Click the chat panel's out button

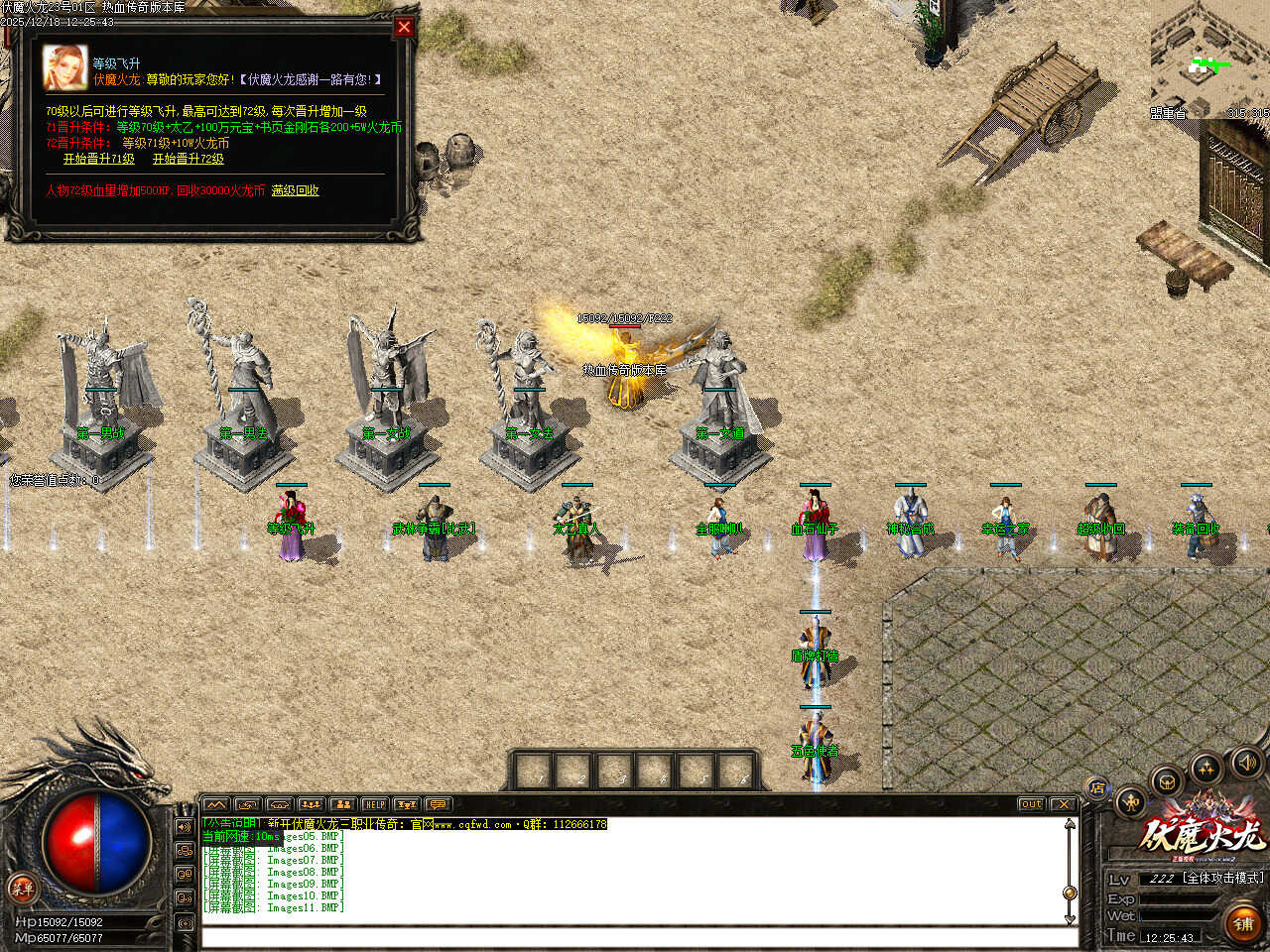pyautogui.click(x=1031, y=804)
